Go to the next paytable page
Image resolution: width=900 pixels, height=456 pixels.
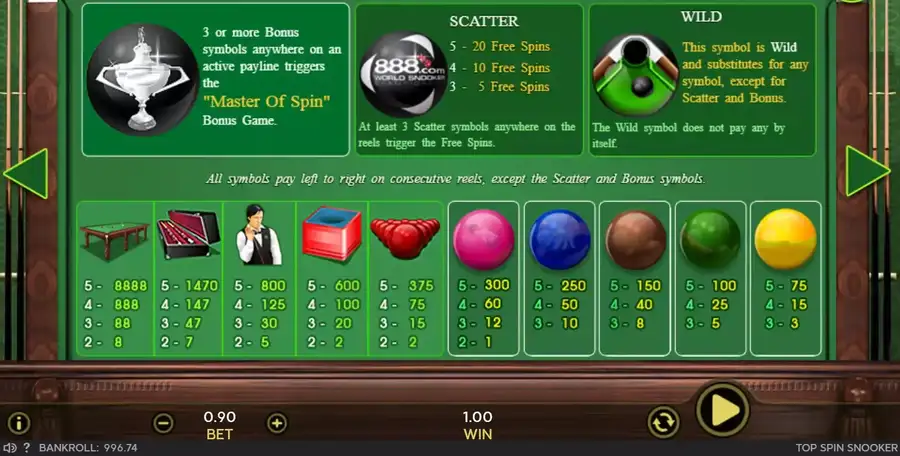click(x=867, y=172)
